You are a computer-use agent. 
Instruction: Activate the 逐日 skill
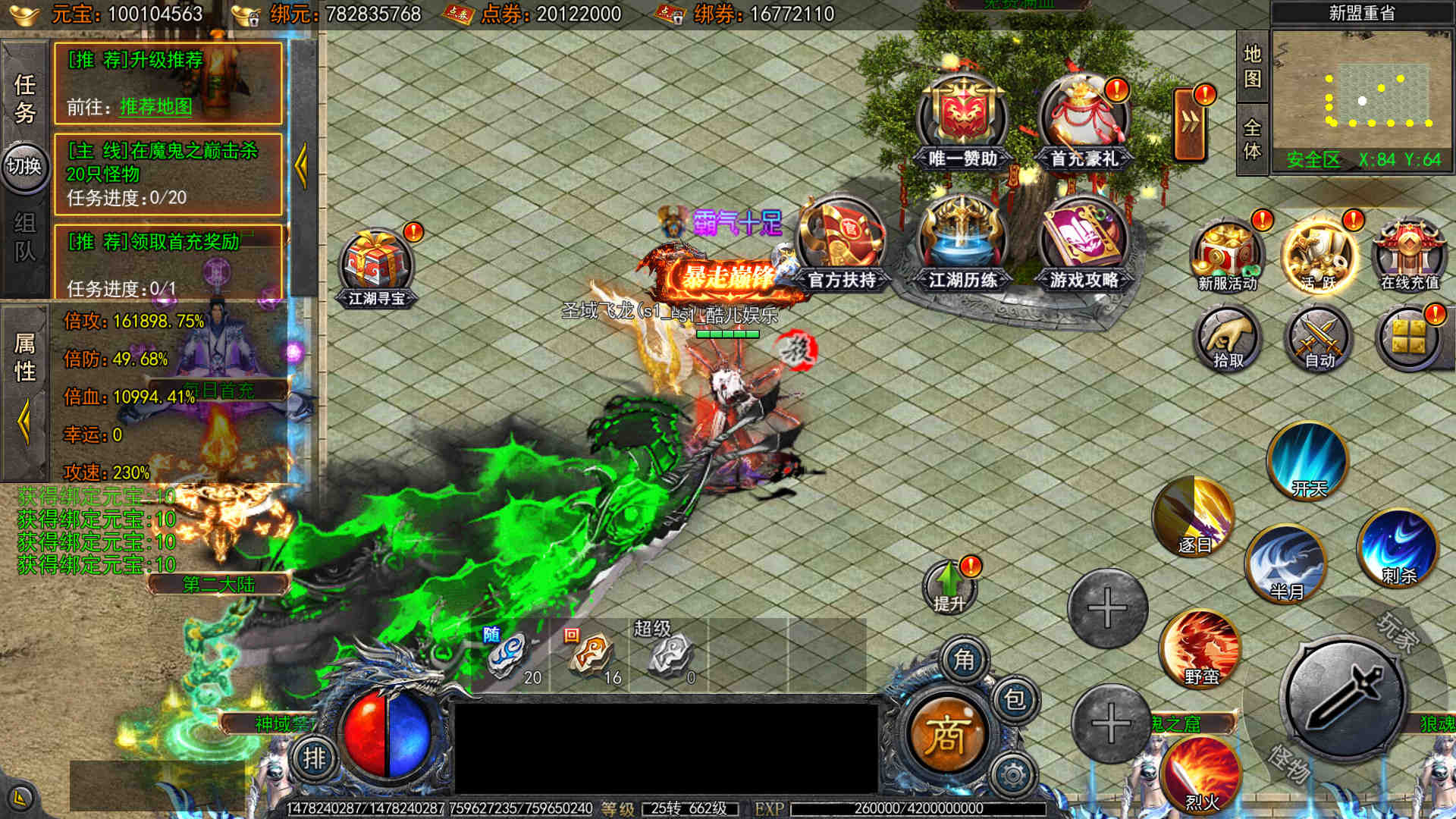tap(1194, 516)
